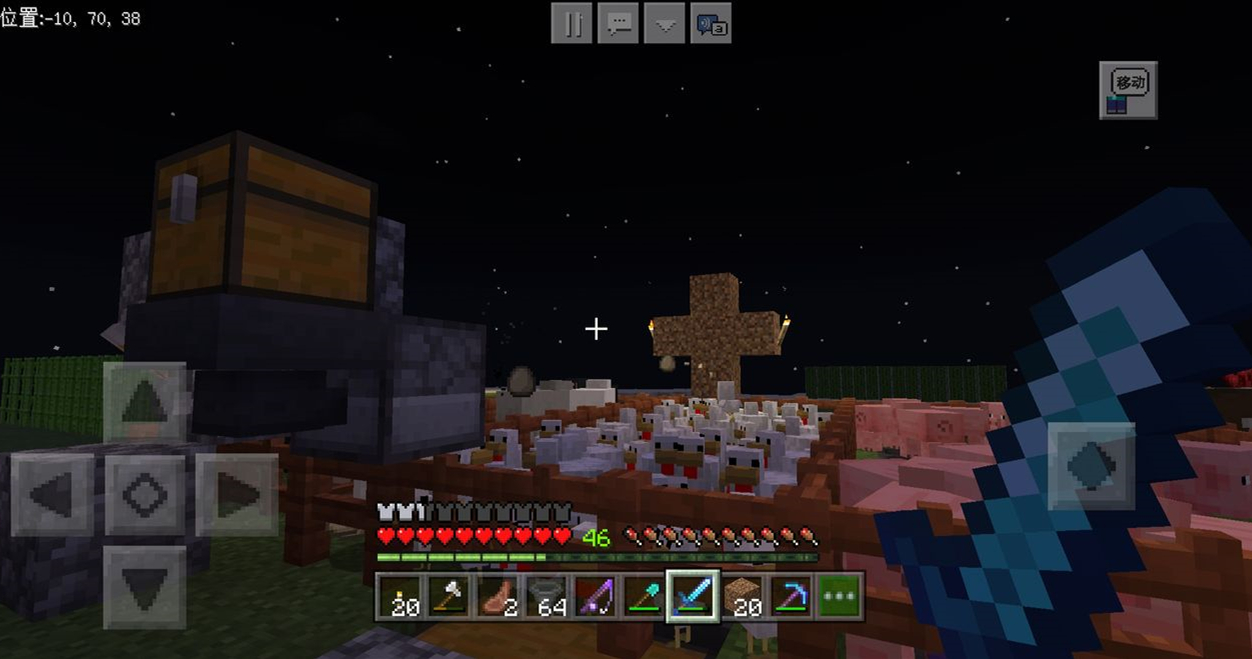Tap the jump button on the right side

click(1091, 466)
